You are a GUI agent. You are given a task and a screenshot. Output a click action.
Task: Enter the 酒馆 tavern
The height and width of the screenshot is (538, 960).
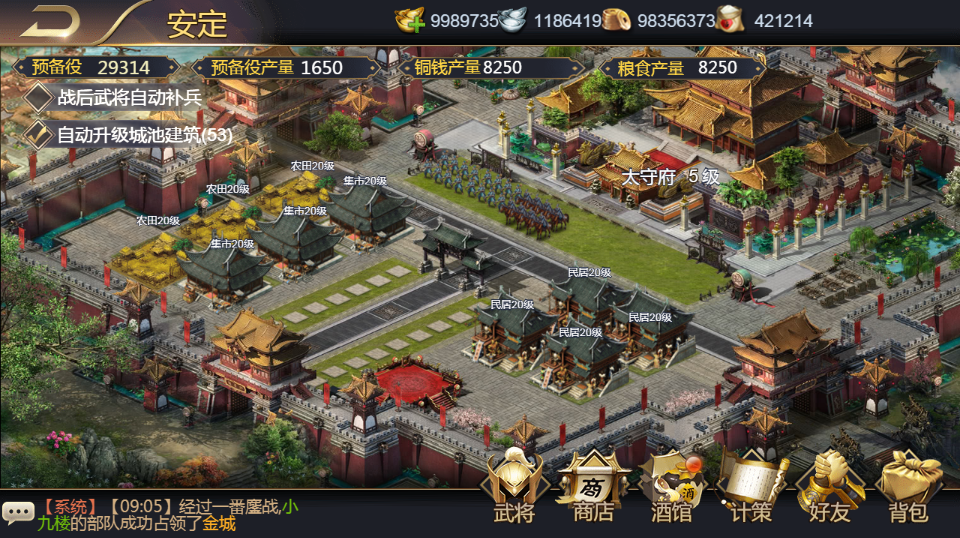click(x=672, y=488)
